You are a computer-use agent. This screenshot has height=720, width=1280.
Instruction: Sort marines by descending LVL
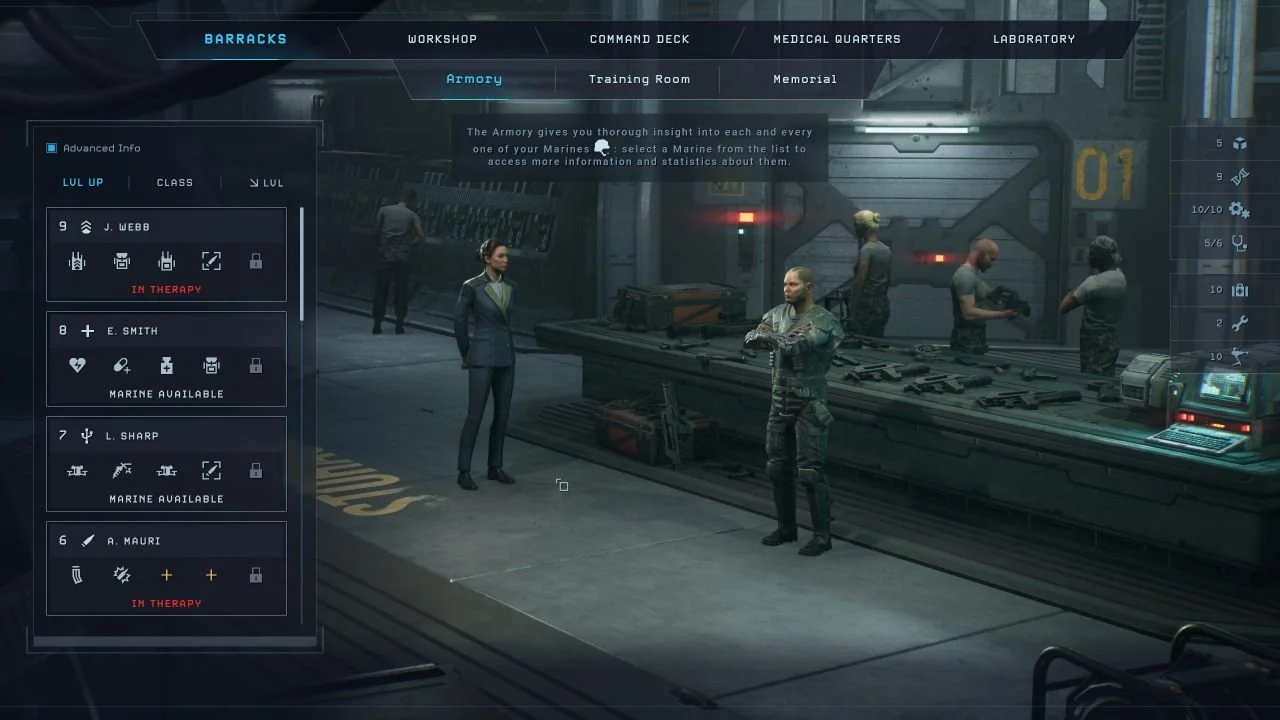(266, 182)
